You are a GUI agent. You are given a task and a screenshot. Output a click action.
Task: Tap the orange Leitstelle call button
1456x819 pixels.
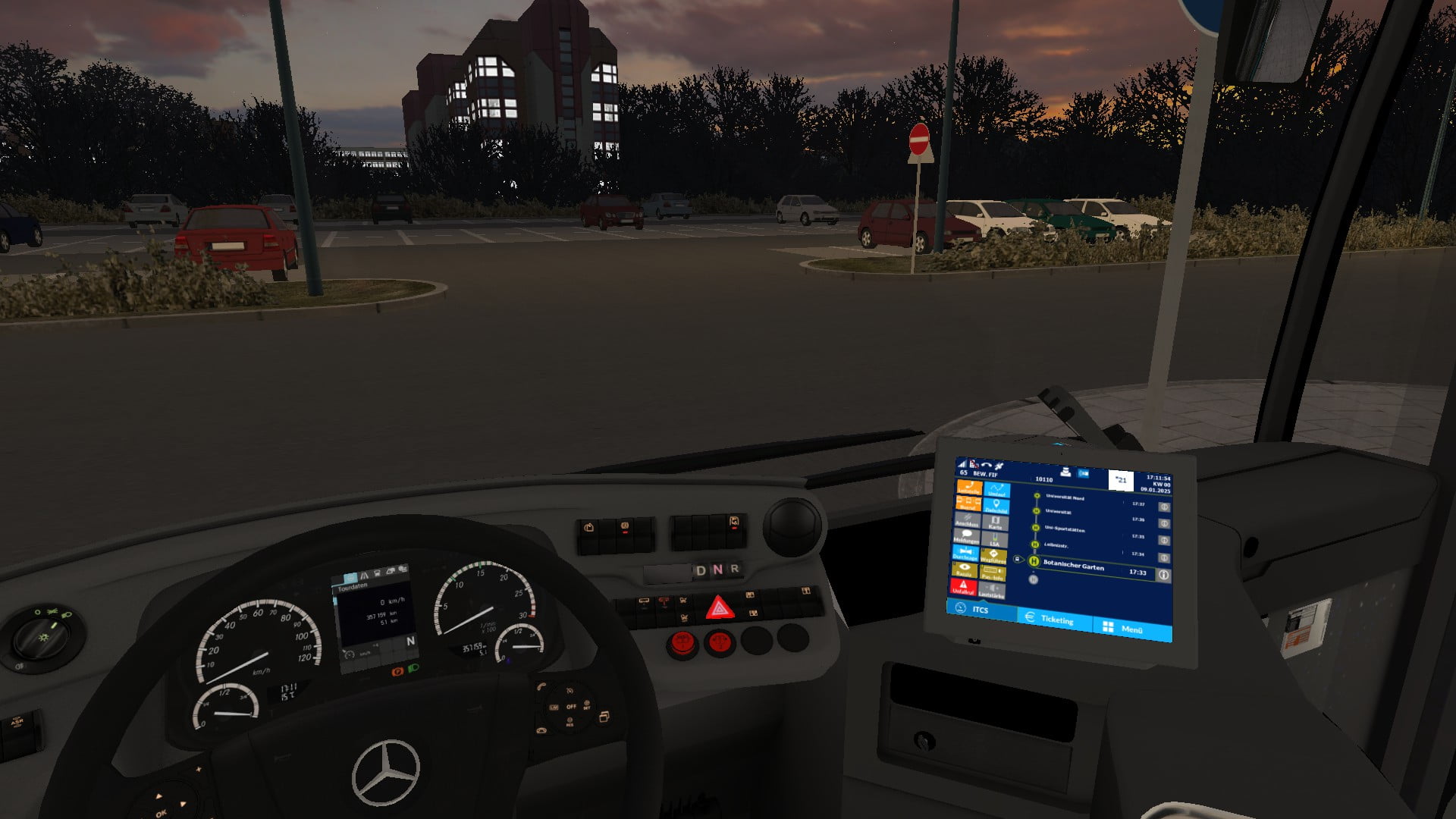pyautogui.click(x=968, y=488)
